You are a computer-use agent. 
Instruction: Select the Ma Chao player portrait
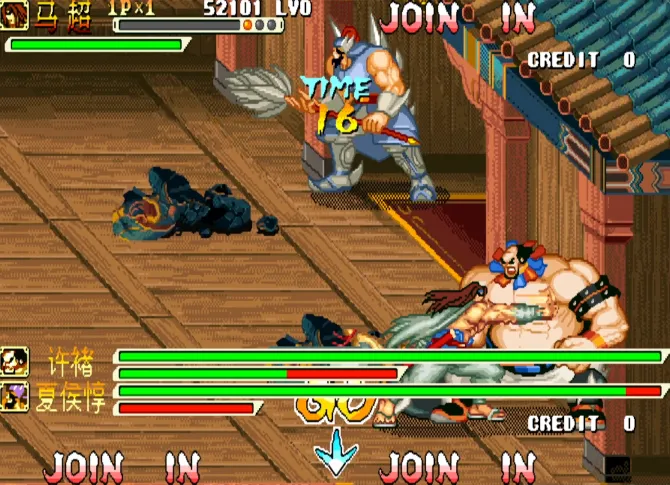pyautogui.click(x=14, y=15)
